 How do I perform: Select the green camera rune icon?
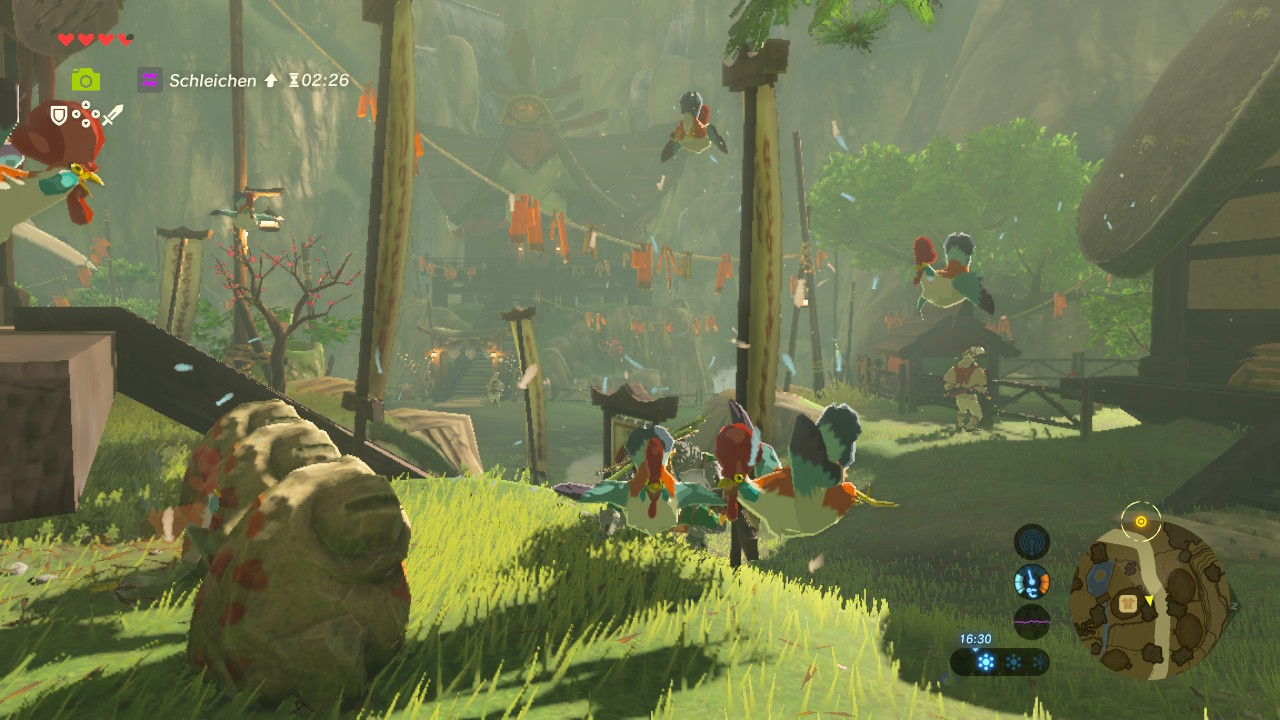pyautogui.click(x=86, y=80)
